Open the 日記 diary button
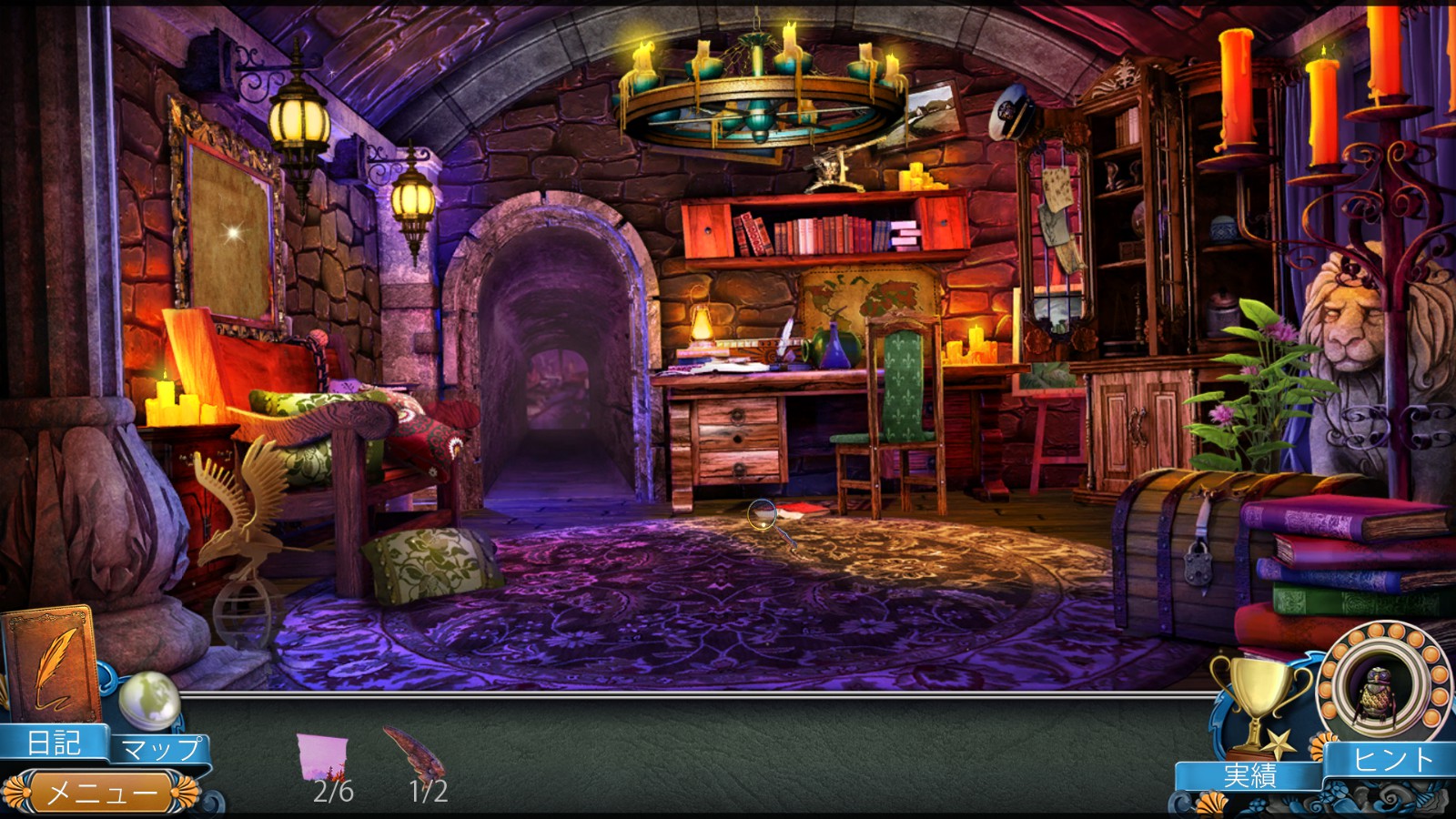The width and height of the screenshot is (1456, 819). click(53, 743)
